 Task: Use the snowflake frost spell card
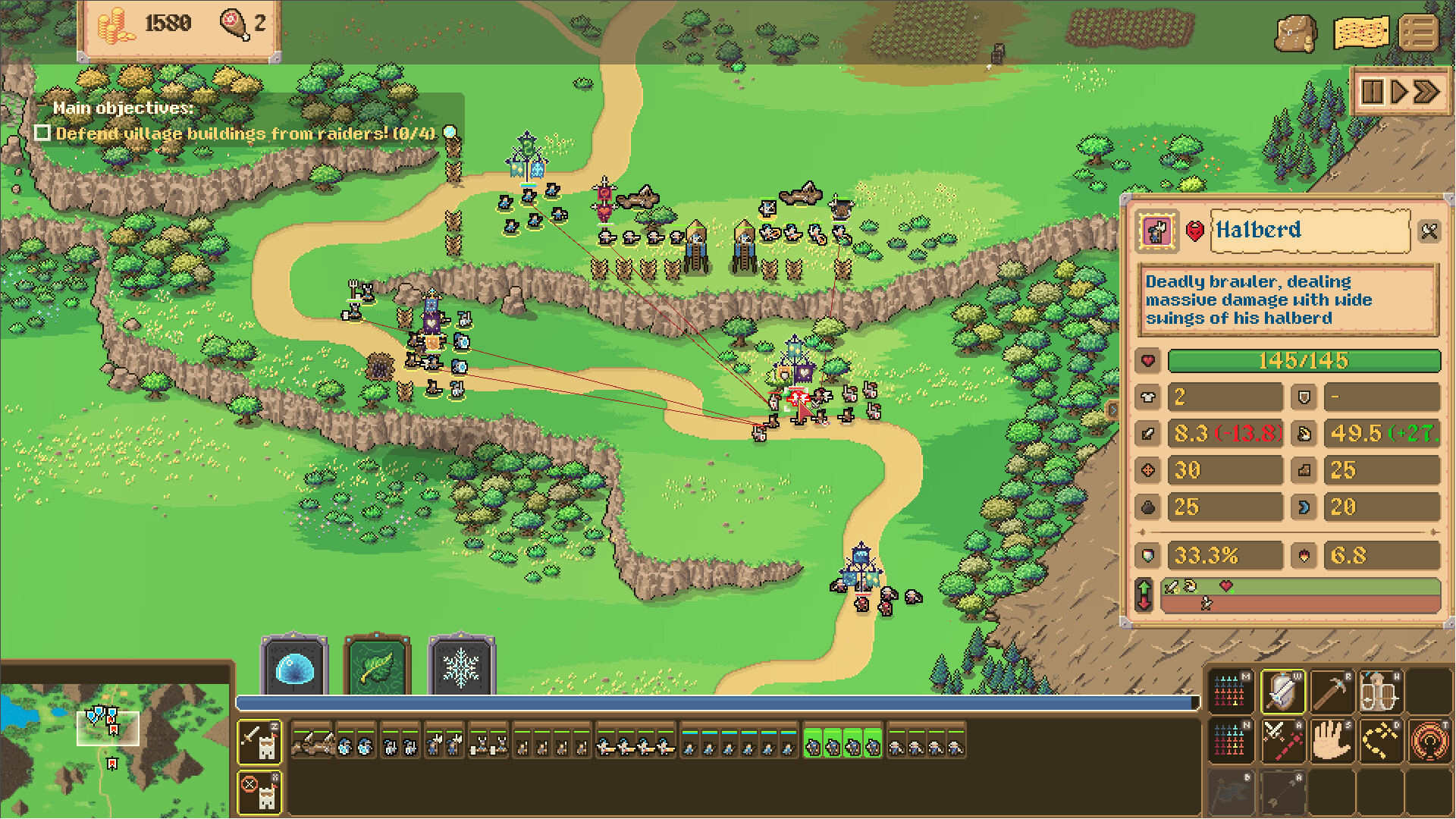point(461,669)
